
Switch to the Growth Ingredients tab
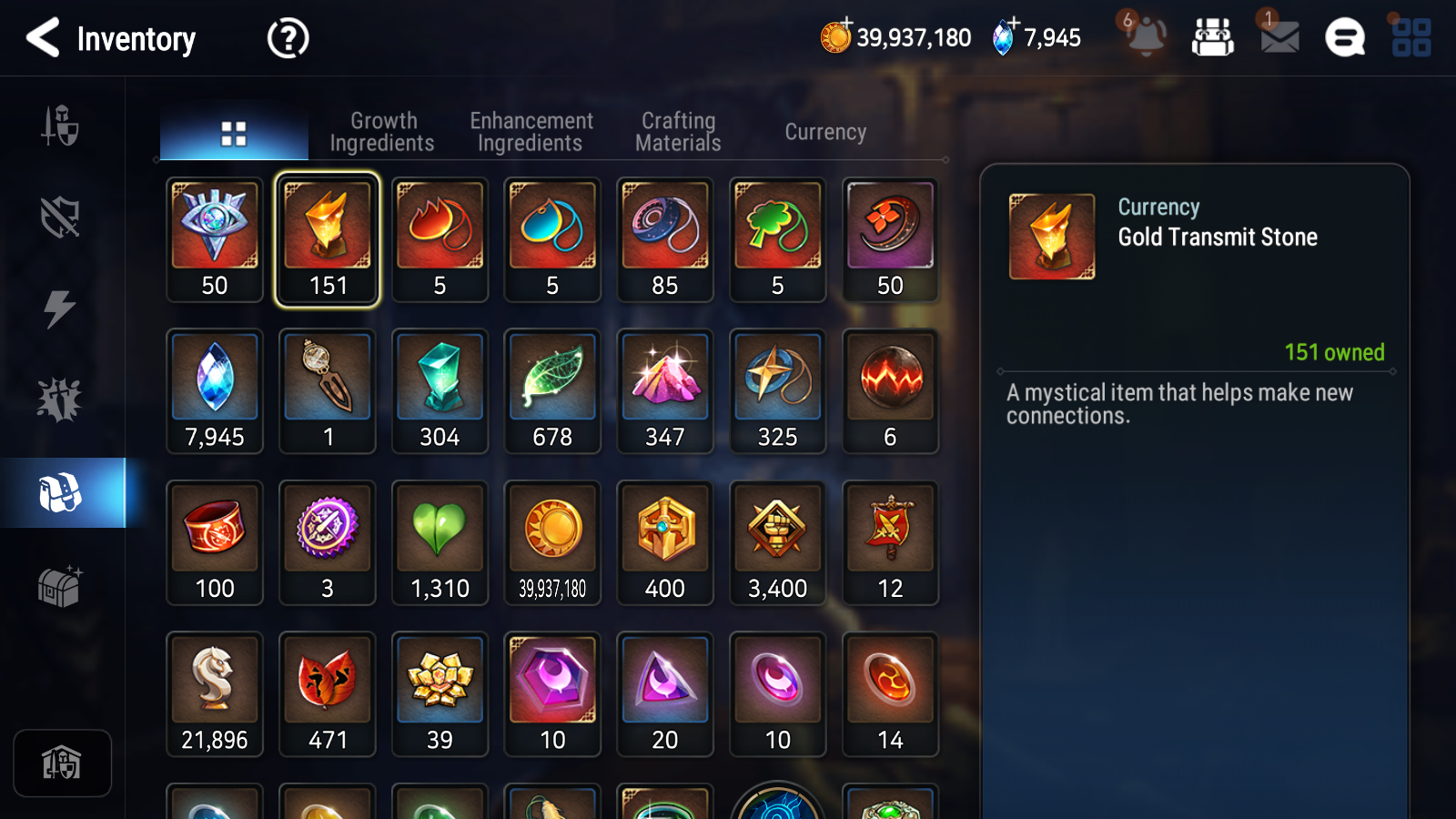[x=383, y=131]
